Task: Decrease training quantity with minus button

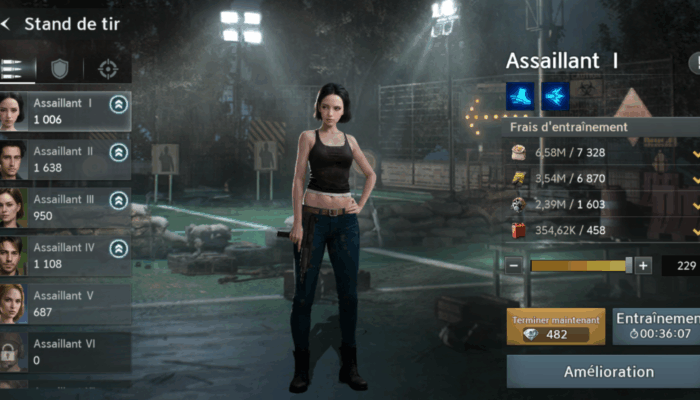Action: coord(514,266)
